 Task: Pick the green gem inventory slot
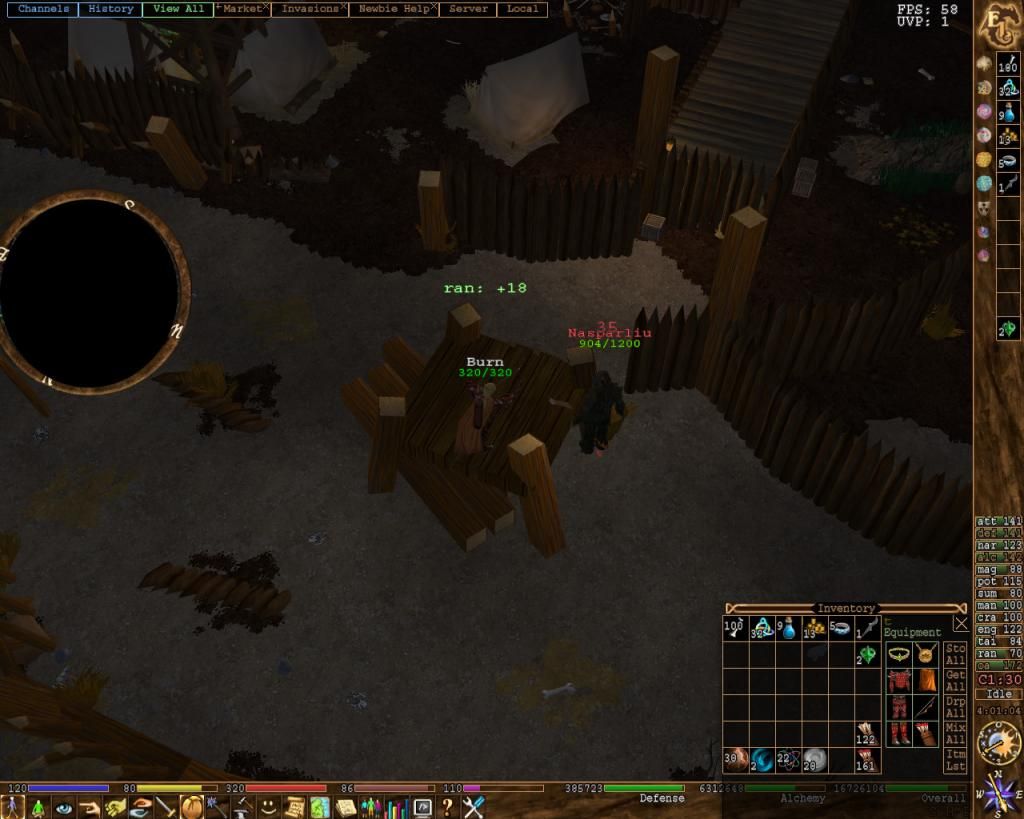click(867, 655)
